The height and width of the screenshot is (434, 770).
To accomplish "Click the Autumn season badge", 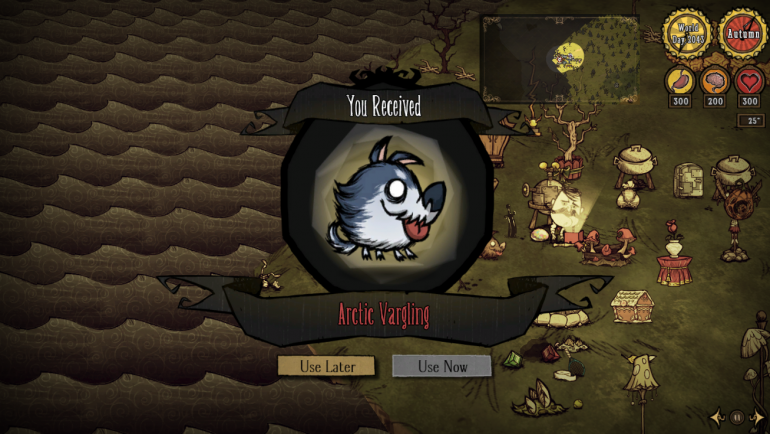I will point(743,33).
